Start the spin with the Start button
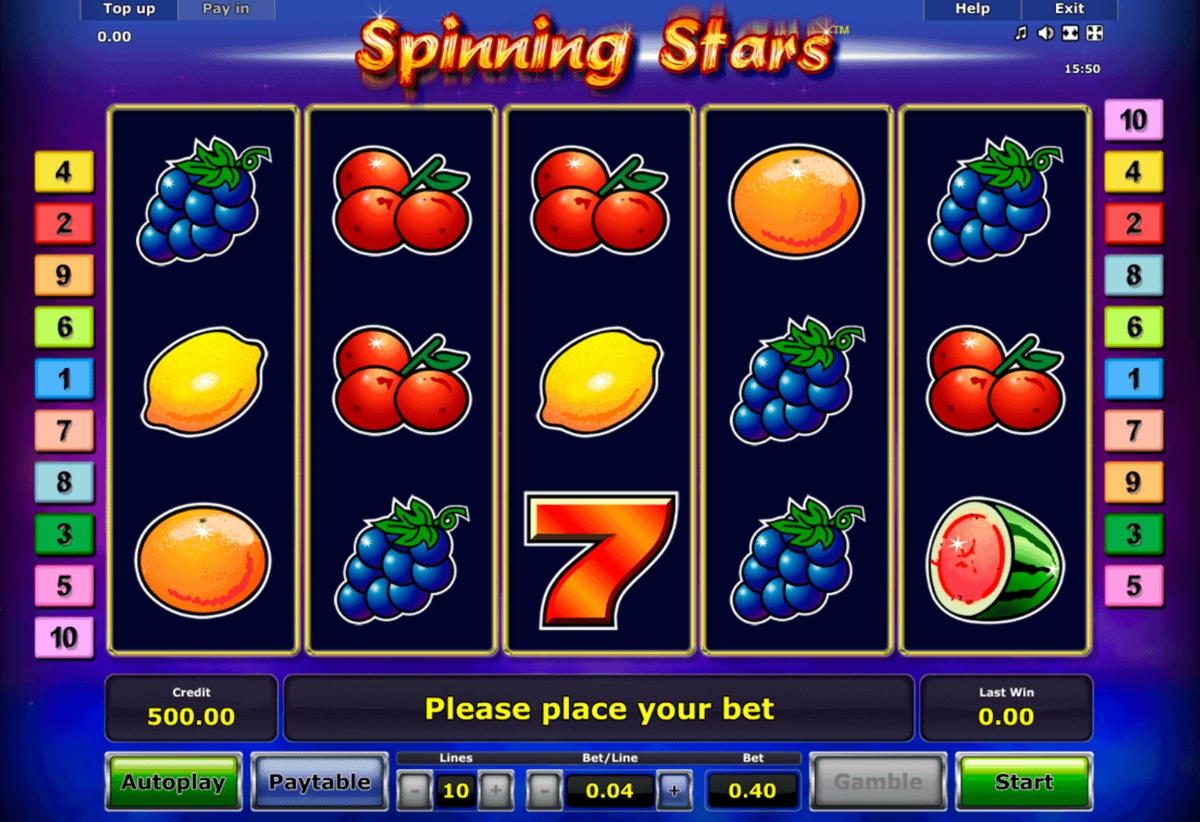Image resolution: width=1200 pixels, height=822 pixels. [1023, 782]
